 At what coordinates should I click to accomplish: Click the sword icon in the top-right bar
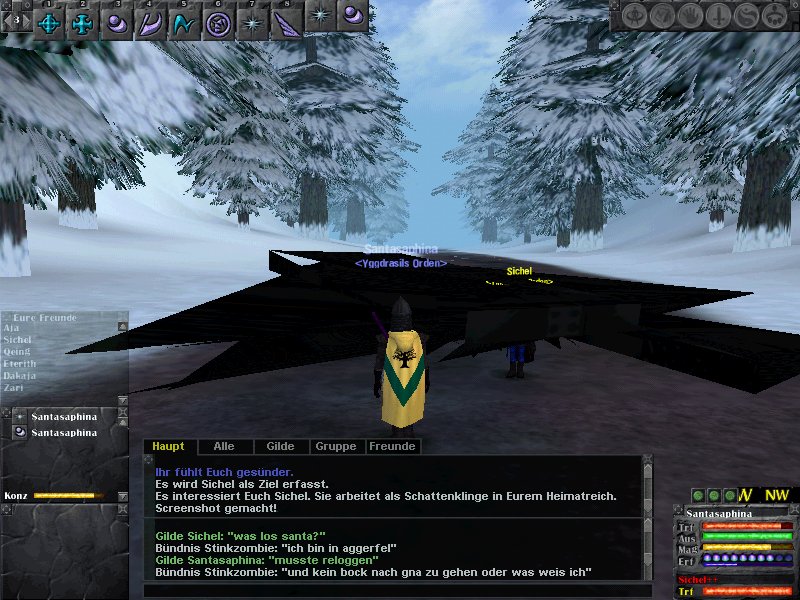pos(716,15)
